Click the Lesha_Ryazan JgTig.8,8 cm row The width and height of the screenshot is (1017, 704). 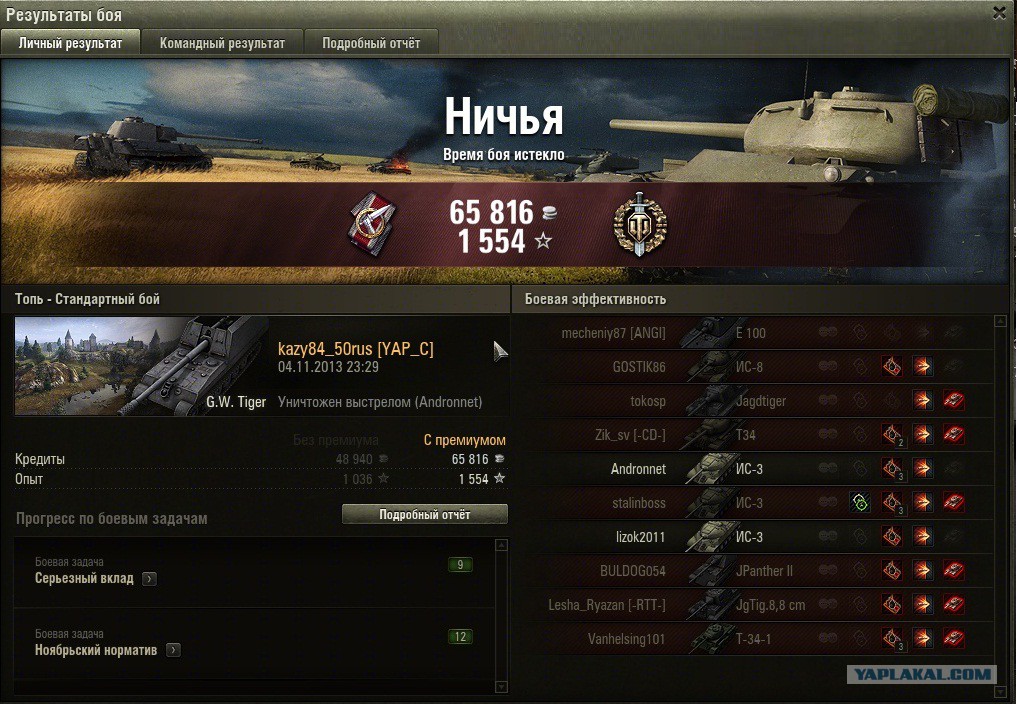750,605
